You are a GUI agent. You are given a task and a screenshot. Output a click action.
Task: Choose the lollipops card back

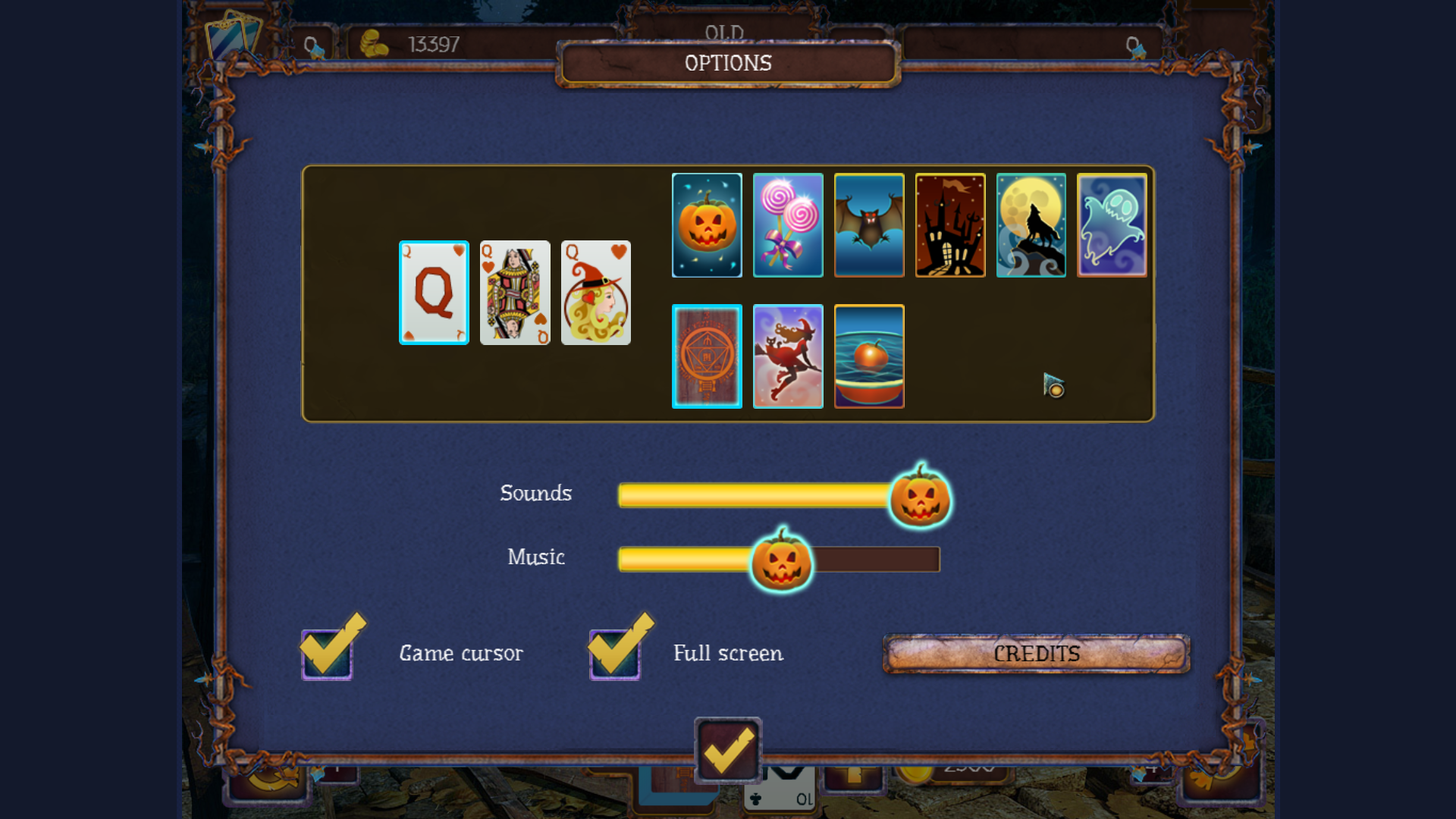(788, 224)
